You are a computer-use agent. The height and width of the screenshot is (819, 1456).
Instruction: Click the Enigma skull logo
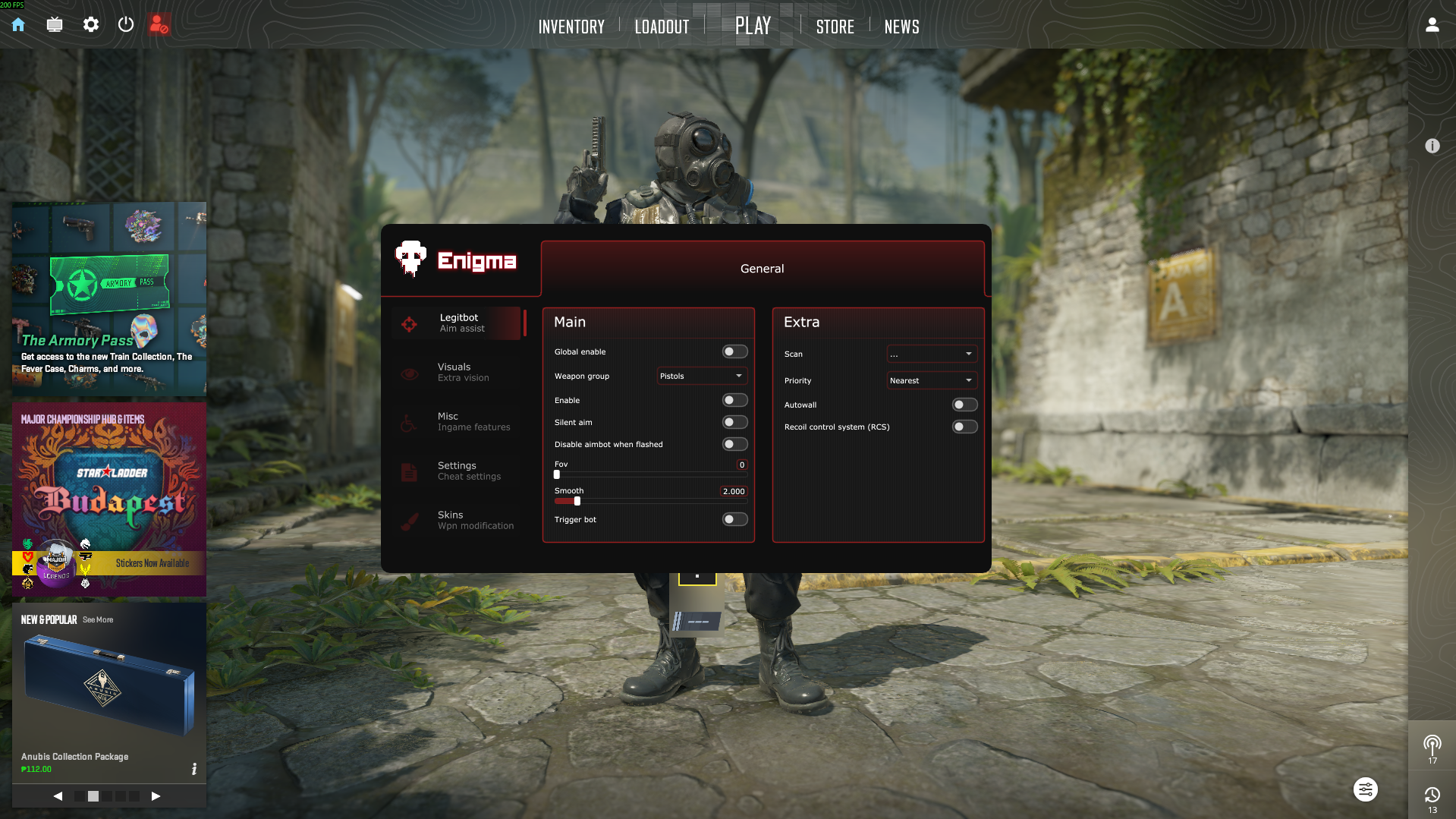[410, 260]
